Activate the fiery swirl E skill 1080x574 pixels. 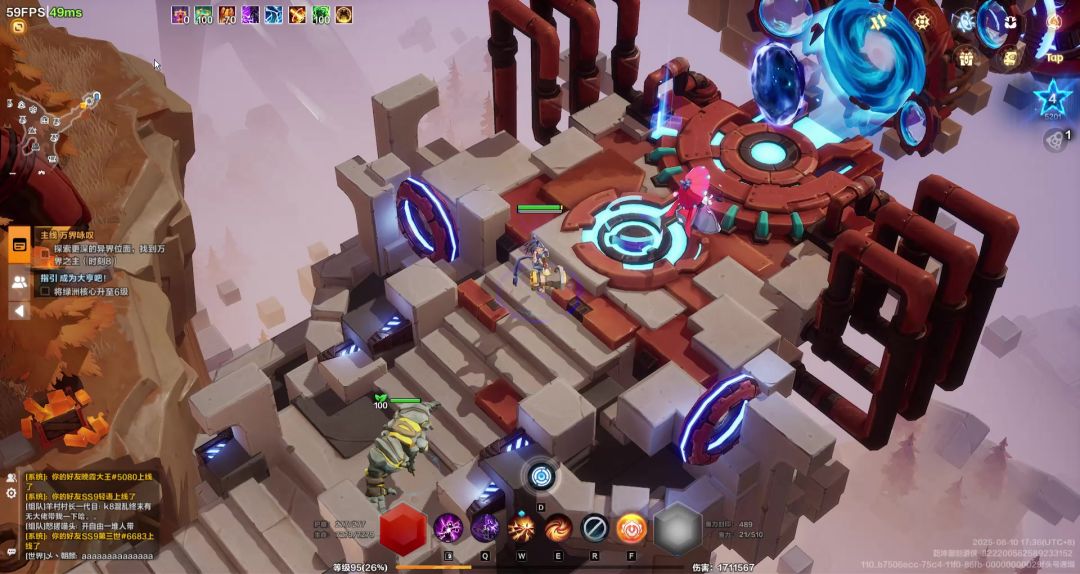click(x=558, y=527)
